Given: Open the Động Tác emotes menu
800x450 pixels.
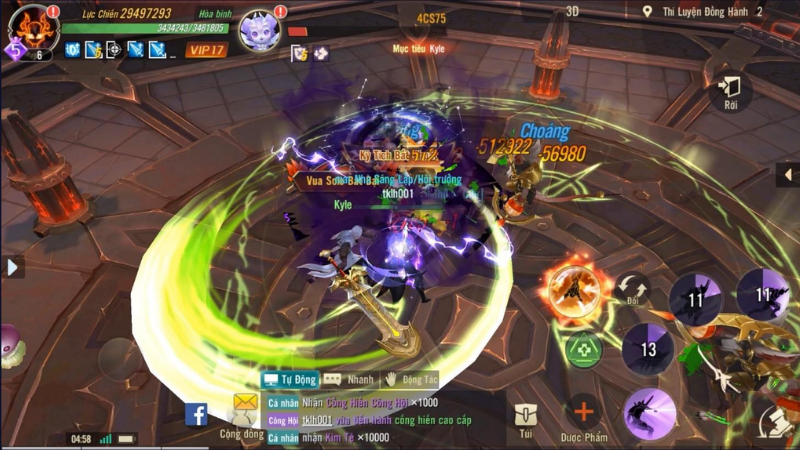Looking at the screenshot, I should [410, 379].
